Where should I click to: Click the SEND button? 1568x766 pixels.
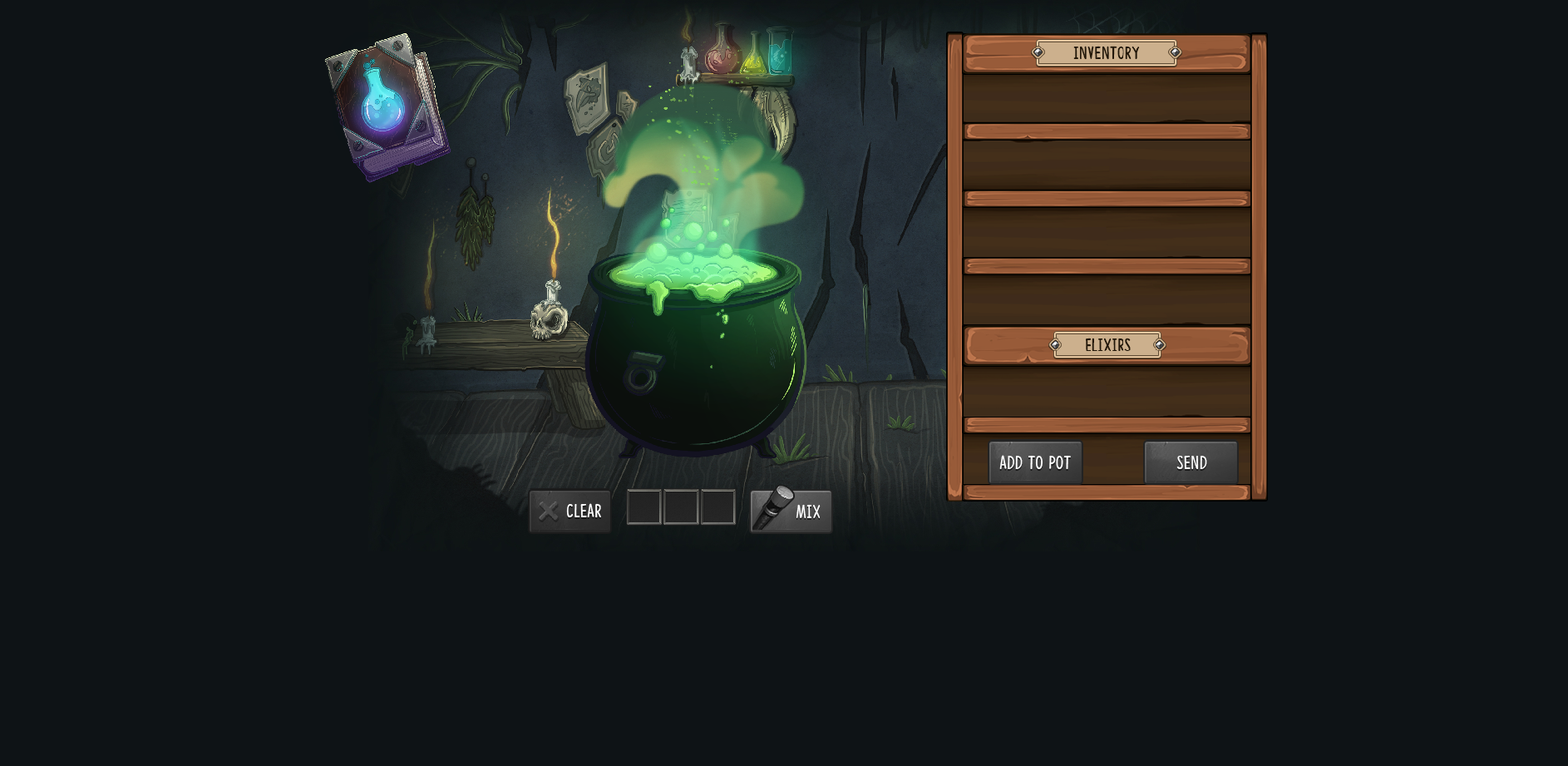tap(1191, 462)
